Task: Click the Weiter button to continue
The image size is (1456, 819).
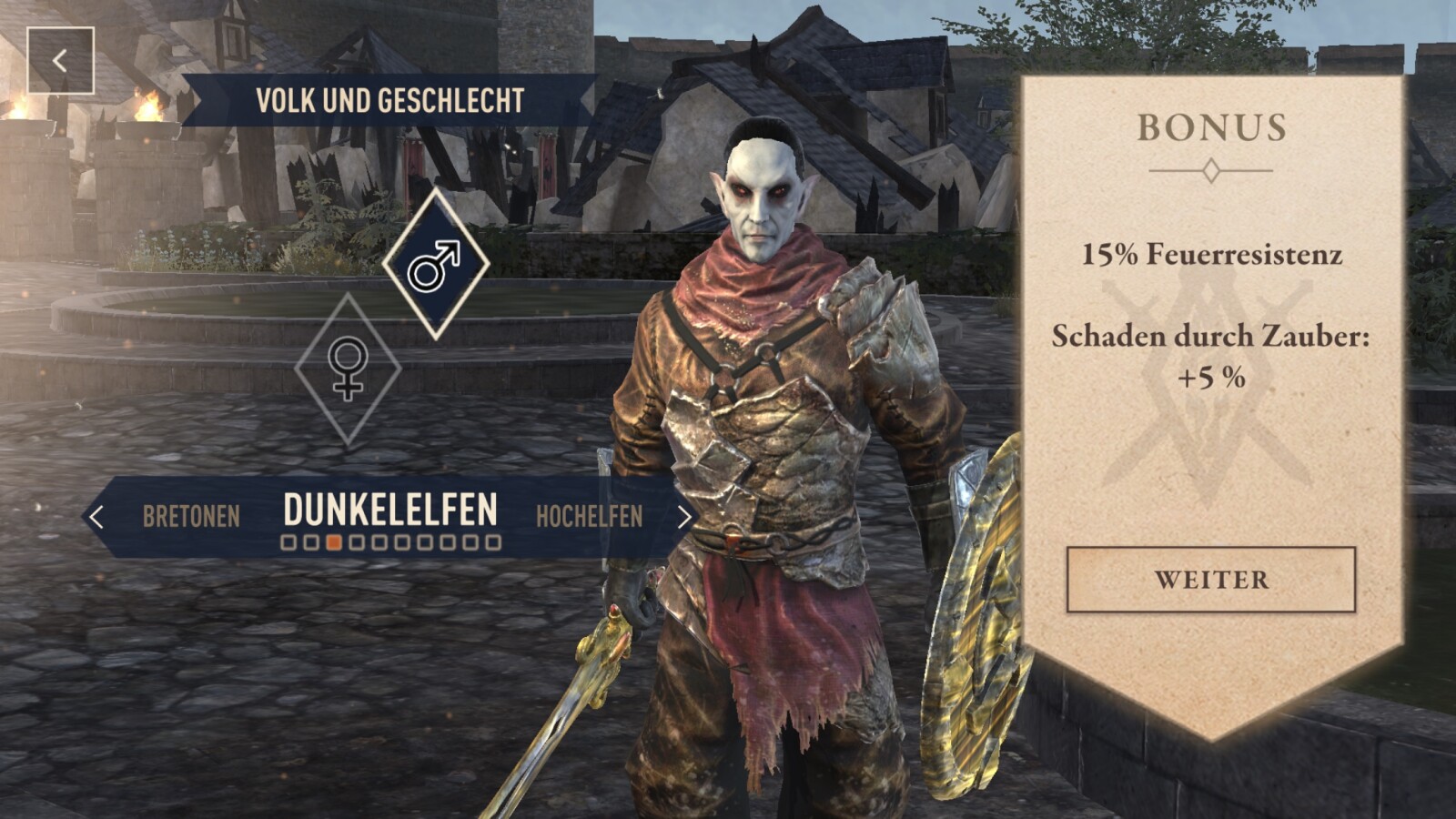Action: tap(1210, 580)
